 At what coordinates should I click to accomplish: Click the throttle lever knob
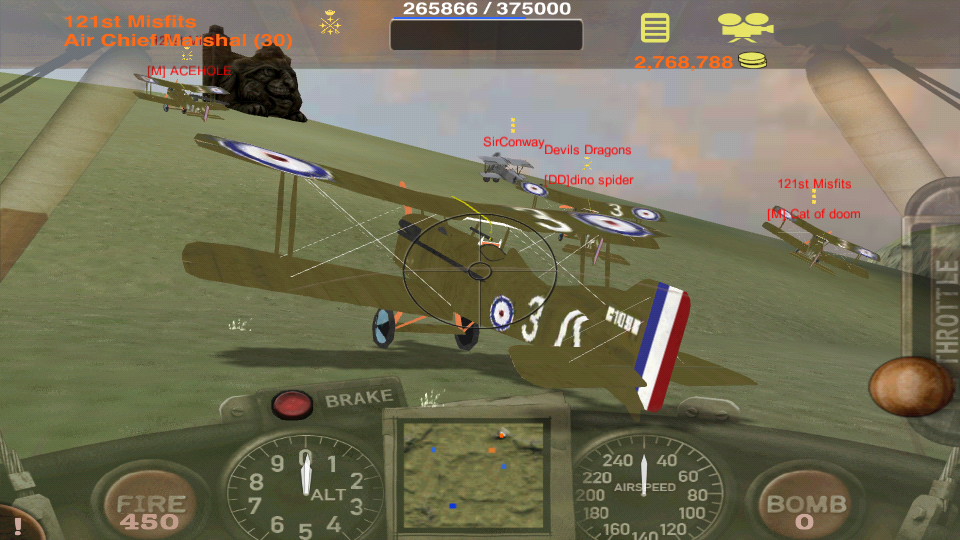click(910, 386)
